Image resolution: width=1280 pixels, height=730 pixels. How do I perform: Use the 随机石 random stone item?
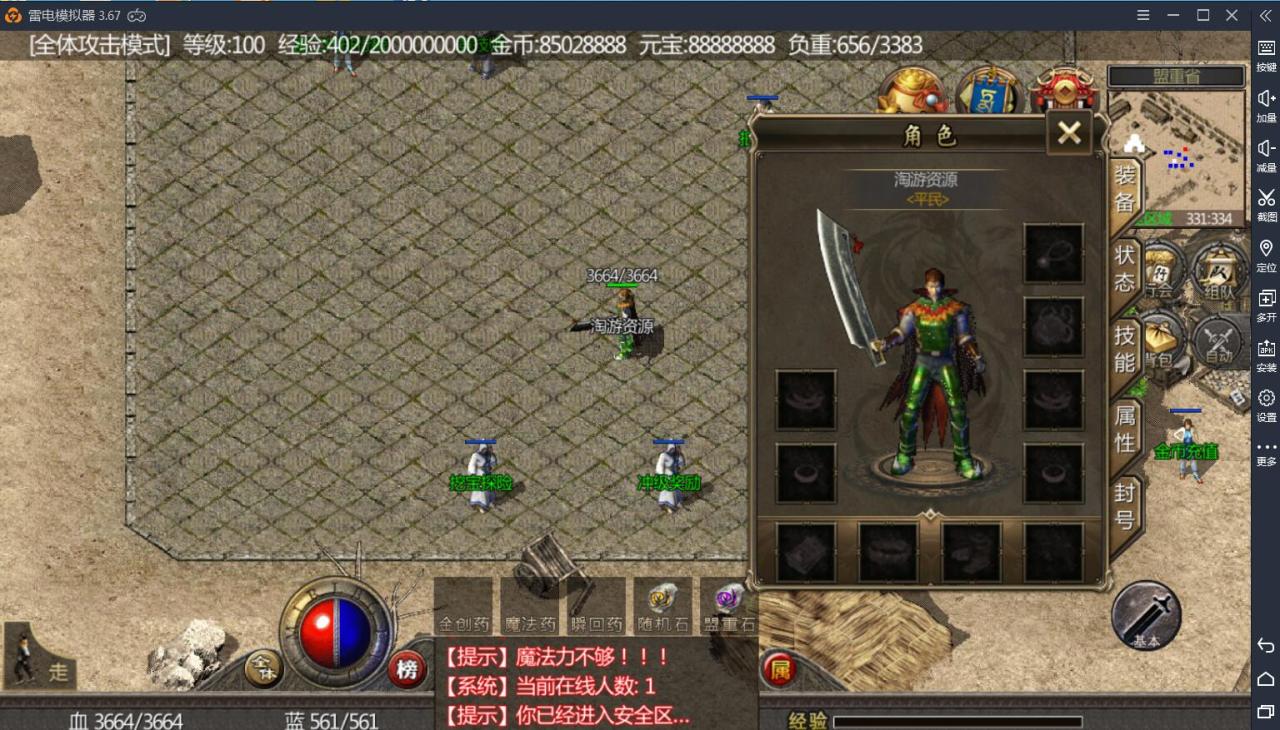pyautogui.click(x=663, y=605)
